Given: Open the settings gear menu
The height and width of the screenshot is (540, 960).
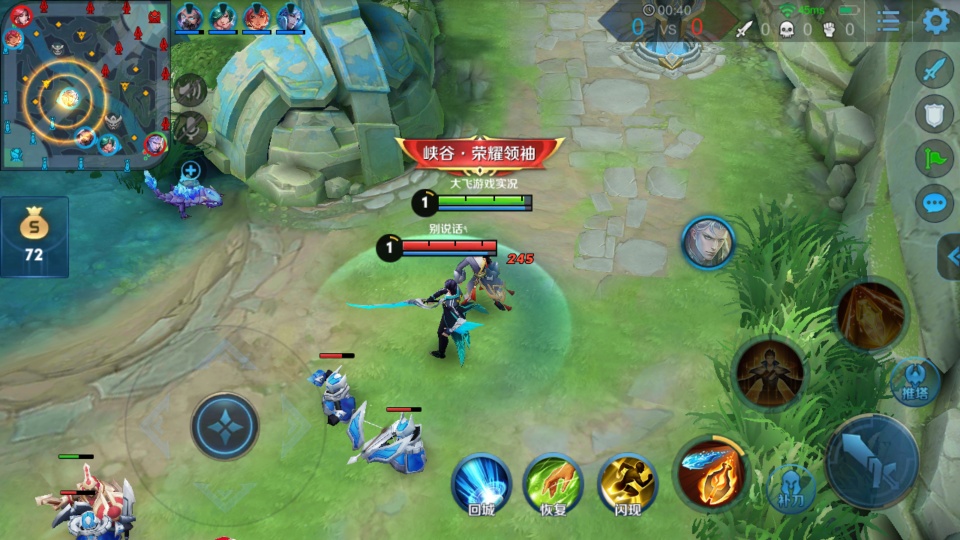Looking at the screenshot, I should click(936, 21).
